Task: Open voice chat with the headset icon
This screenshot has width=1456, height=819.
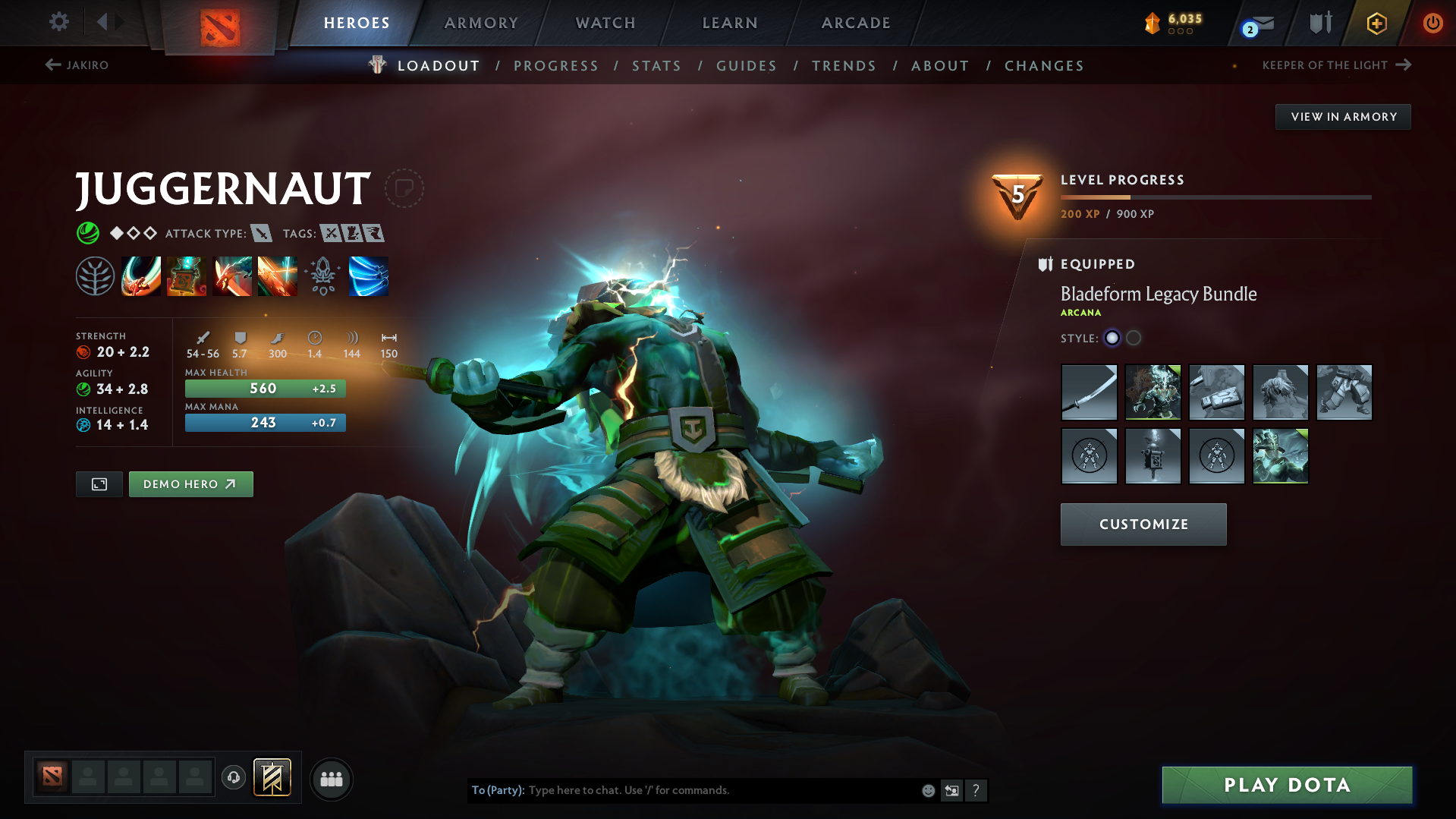Action: click(233, 778)
